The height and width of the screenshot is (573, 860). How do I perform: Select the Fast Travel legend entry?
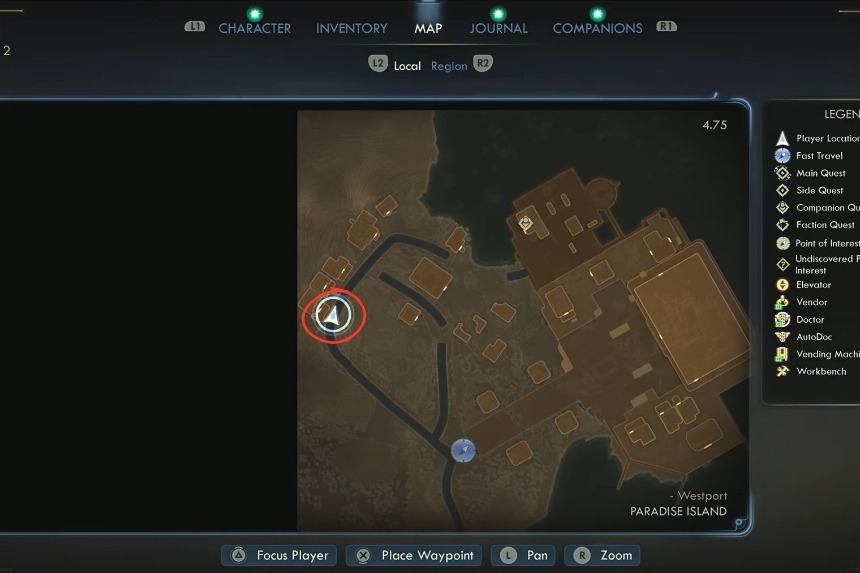pos(819,156)
